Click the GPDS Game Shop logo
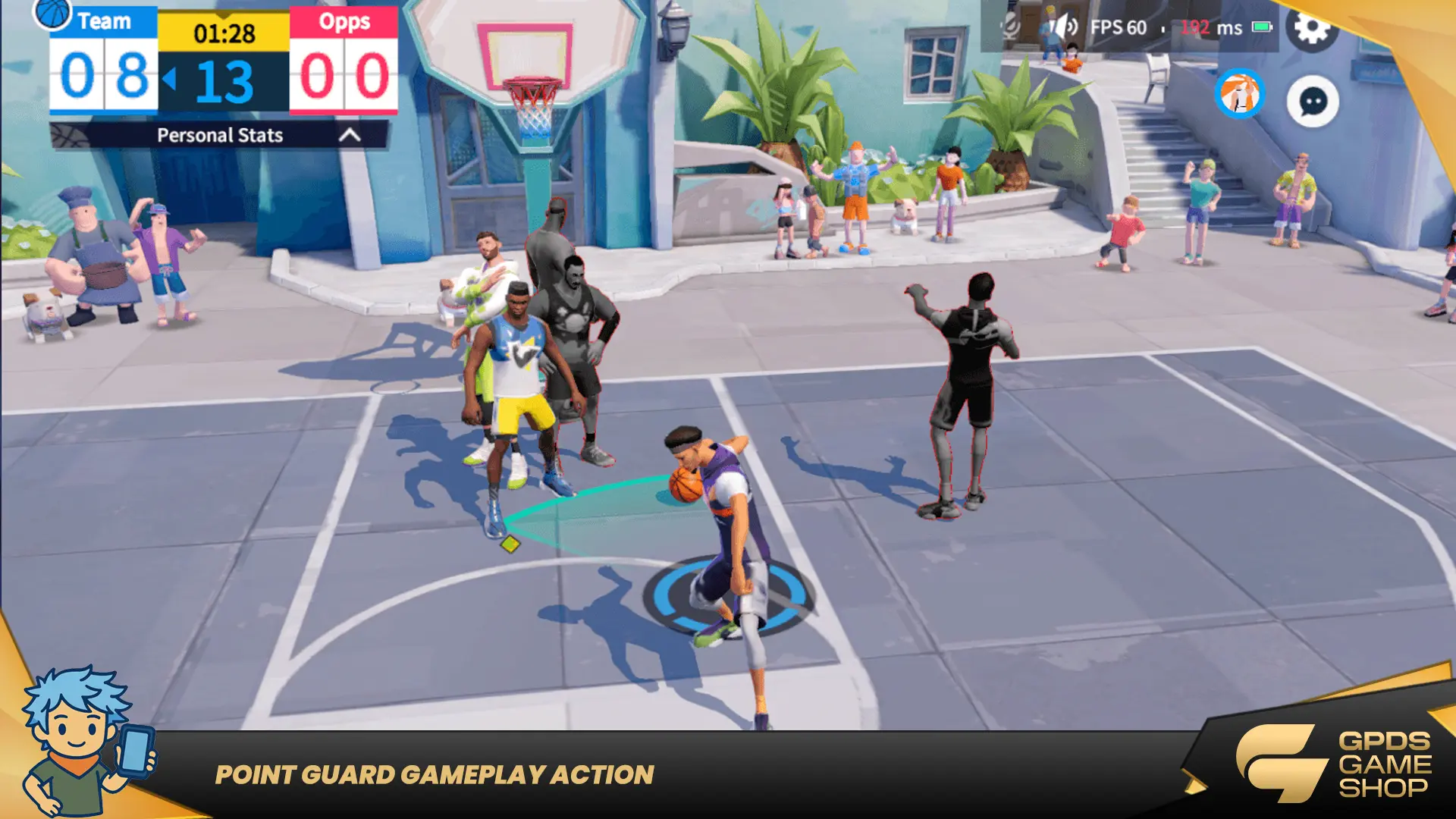The width and height of the screenshot is (1456, 819). click(1335, 764)
